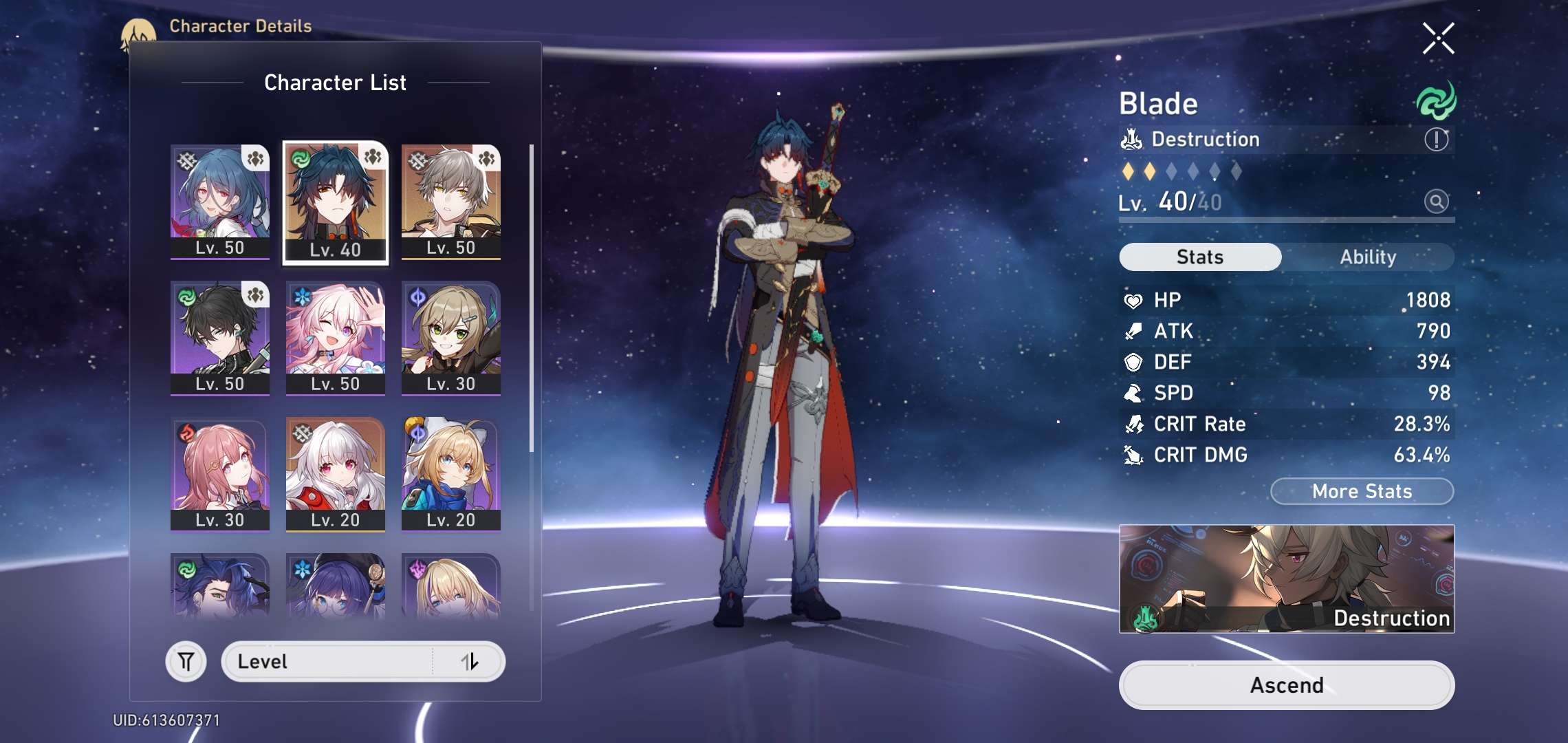Pick the white-haired Lv. 20 character
This screenshot has height=743, width=1568.
point(336,473)
